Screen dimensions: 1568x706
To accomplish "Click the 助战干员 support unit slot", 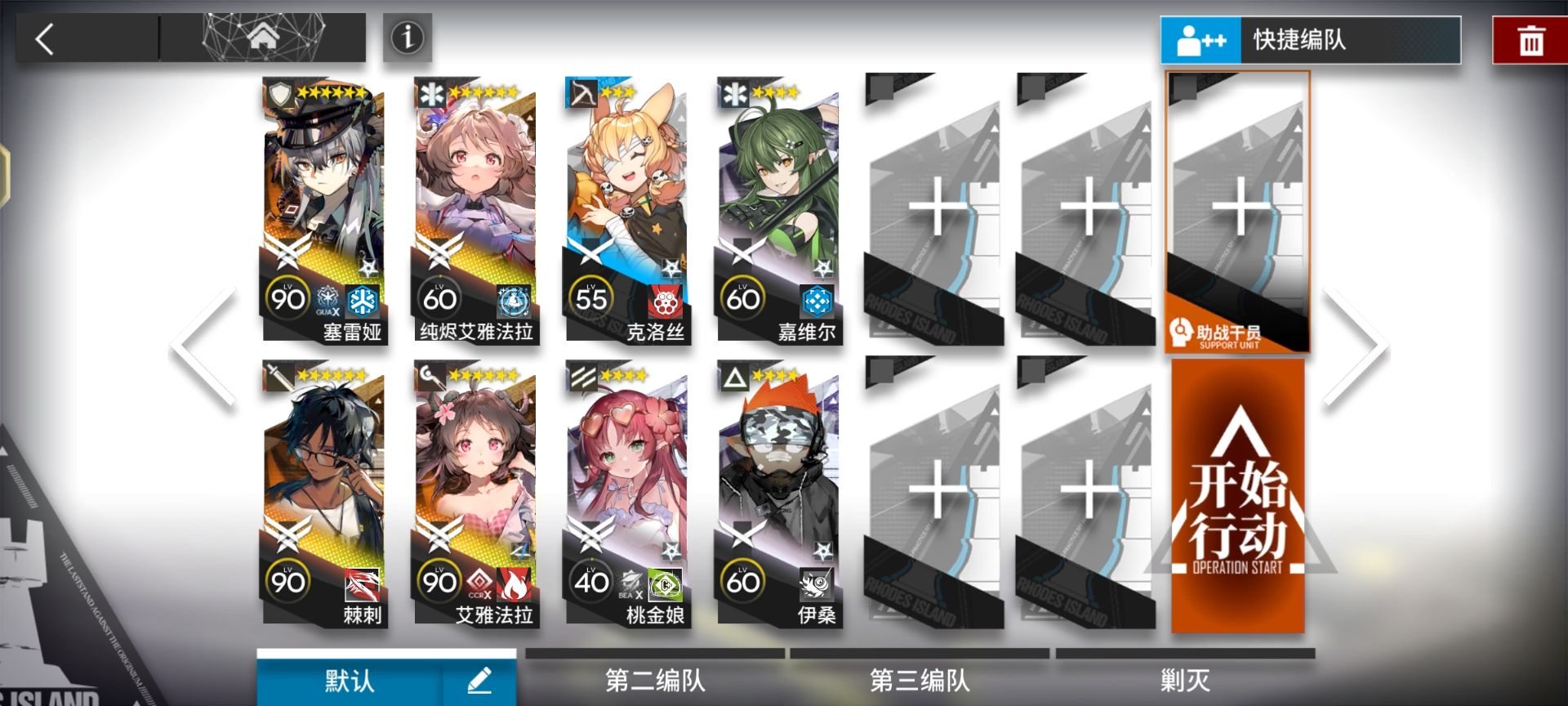I will (1238, 212).
